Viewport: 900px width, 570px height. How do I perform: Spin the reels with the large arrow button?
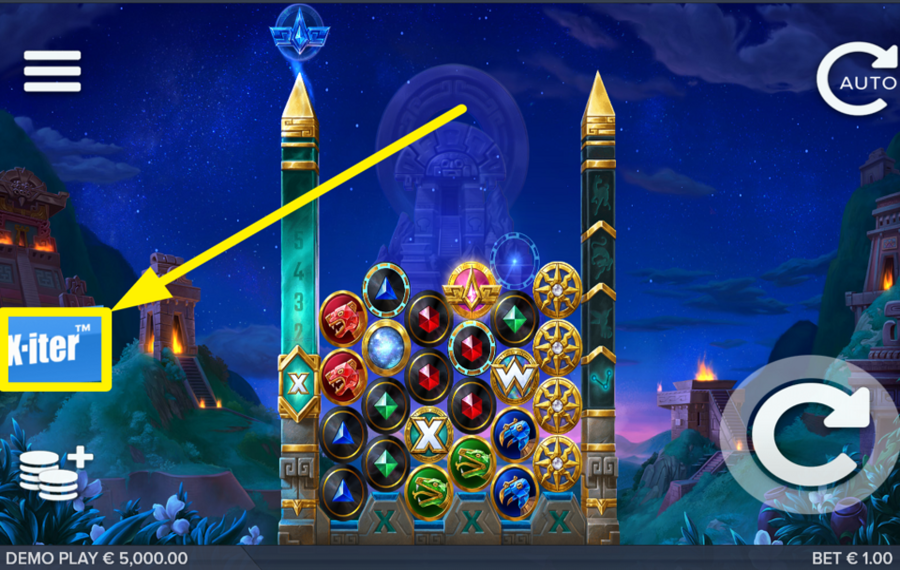[809, 437]
